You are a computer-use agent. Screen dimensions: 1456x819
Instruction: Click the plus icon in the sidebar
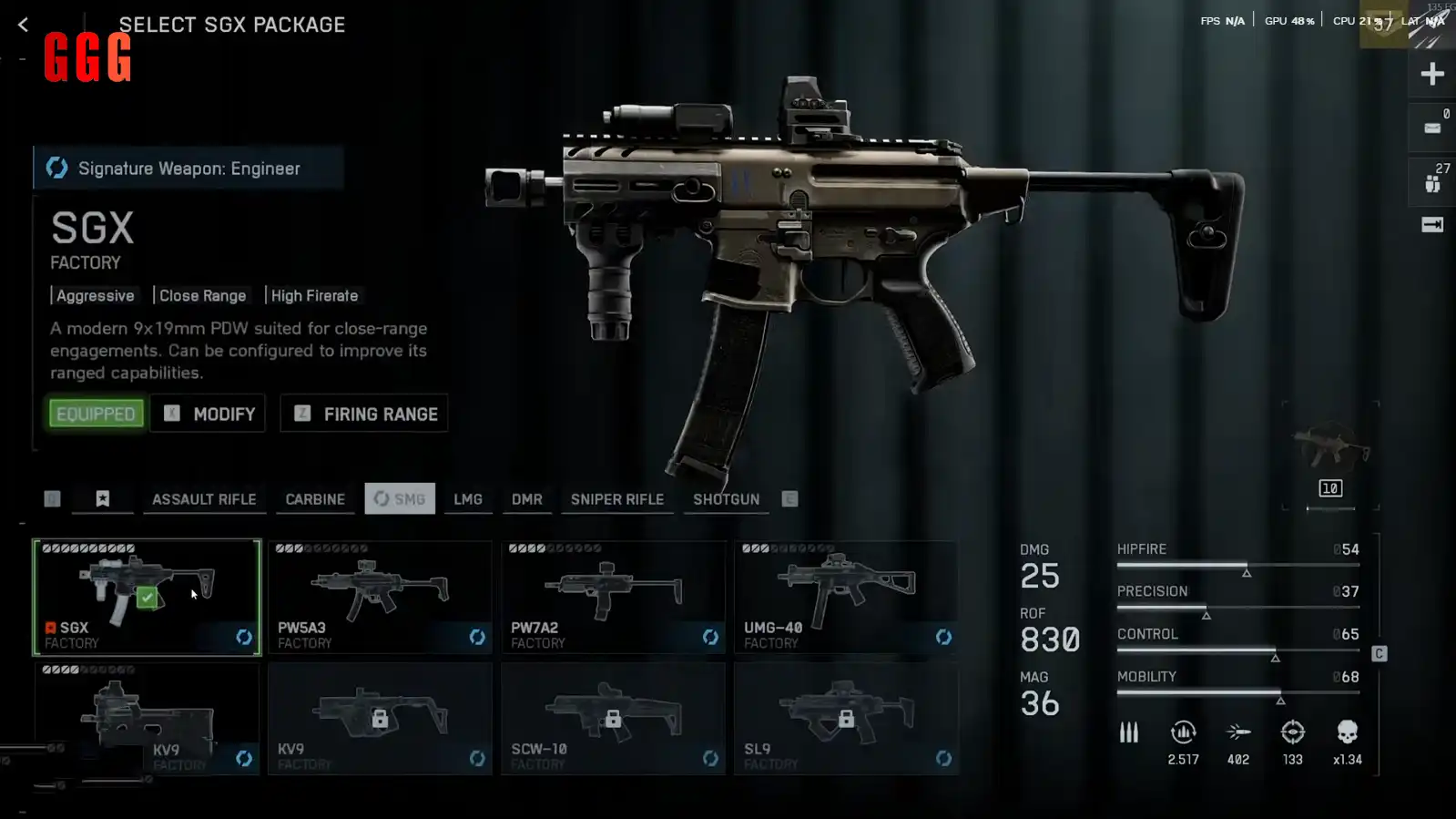click(x=1431, y=74)
